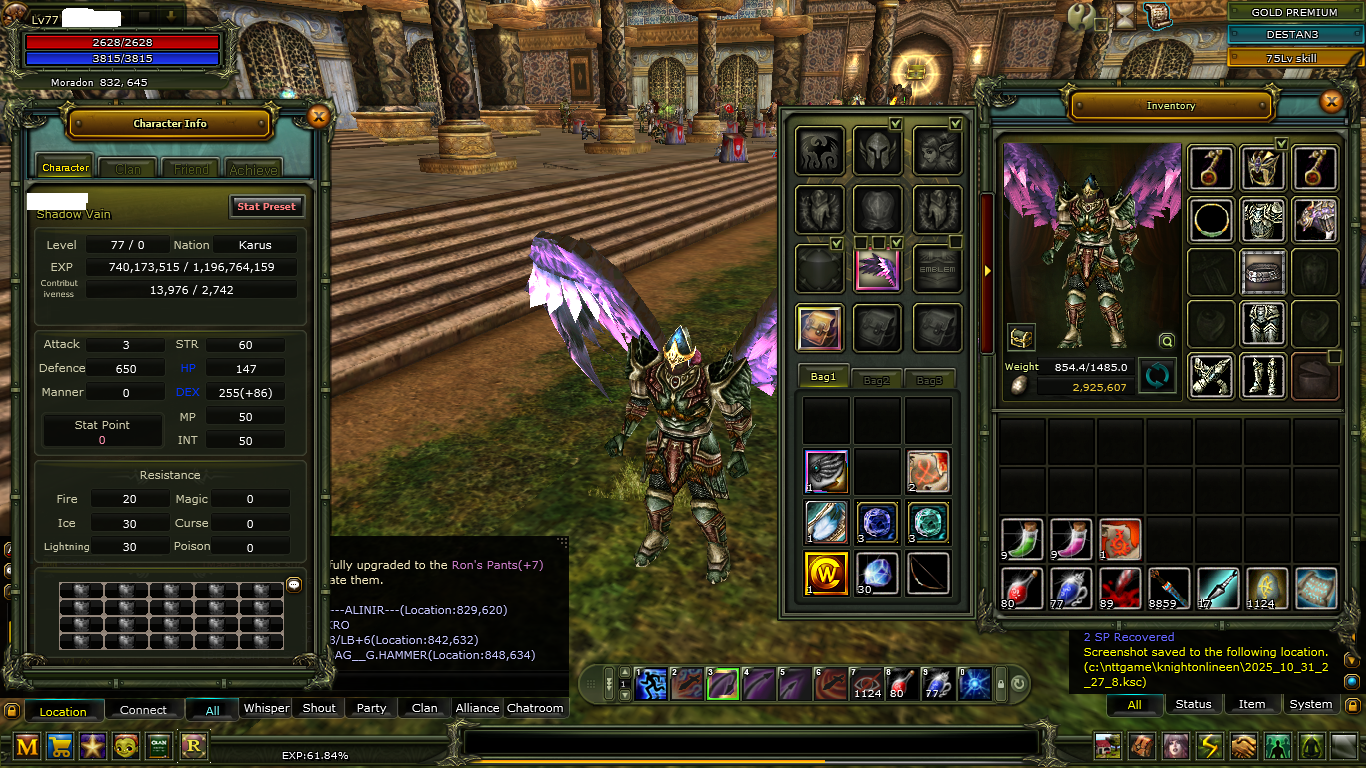Click the gold W coin item in Bag1
This screenshot has width=1366, height=768.
827,574
